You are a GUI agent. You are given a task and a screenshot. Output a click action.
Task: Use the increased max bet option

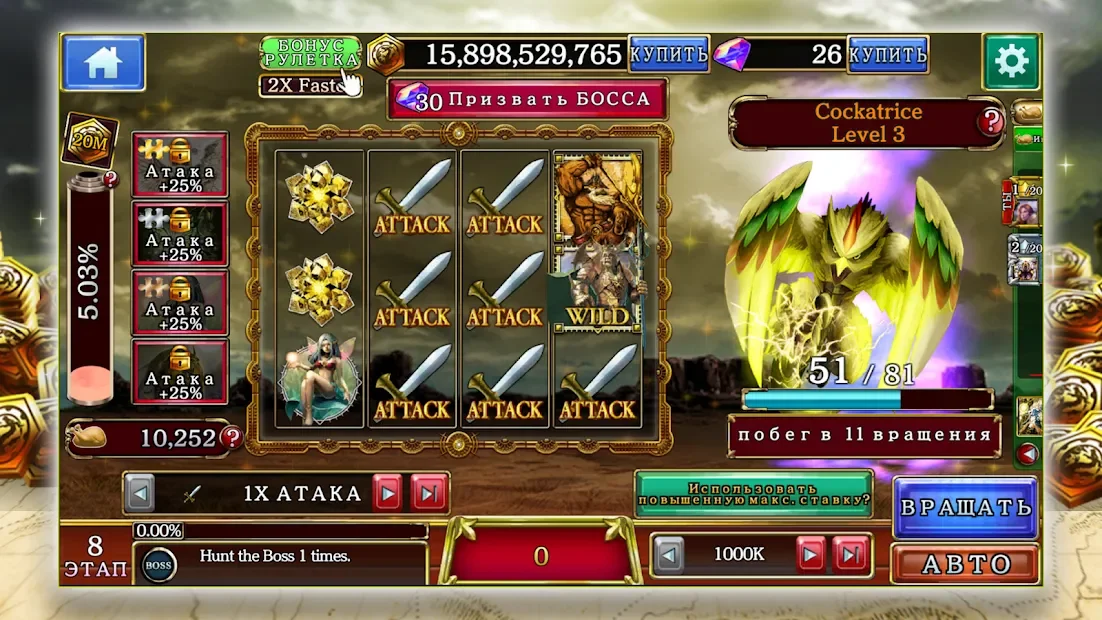(753, 493)
